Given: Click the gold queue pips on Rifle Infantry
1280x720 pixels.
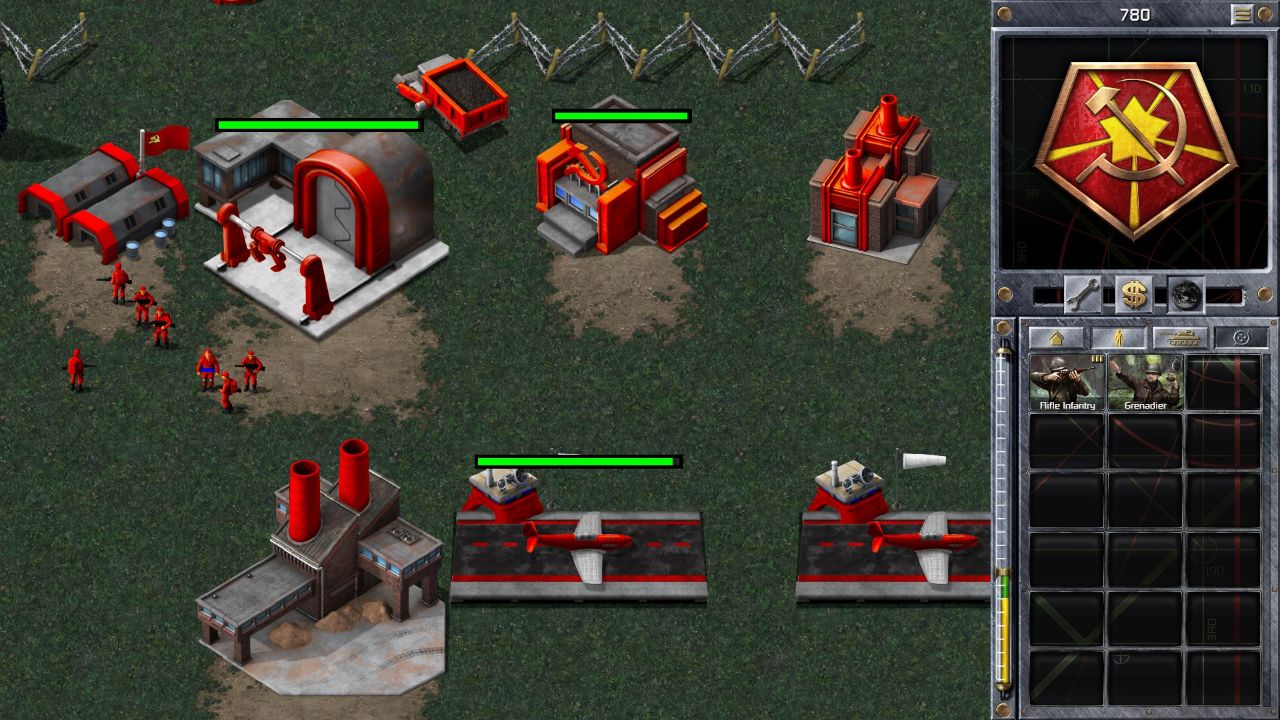Looking at the screenshot, I should point(1097,359).
